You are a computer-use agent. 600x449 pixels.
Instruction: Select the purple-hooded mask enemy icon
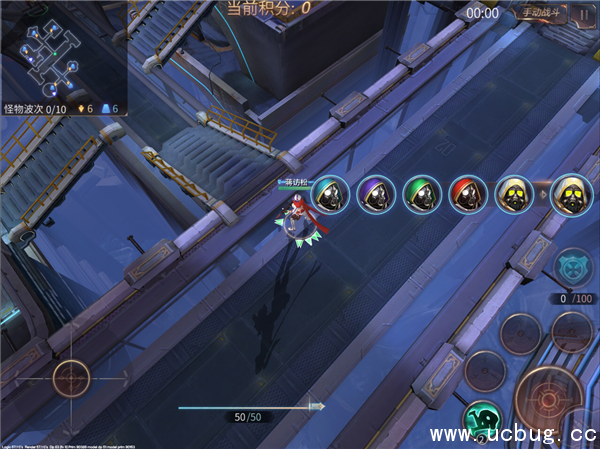(376, 195)
